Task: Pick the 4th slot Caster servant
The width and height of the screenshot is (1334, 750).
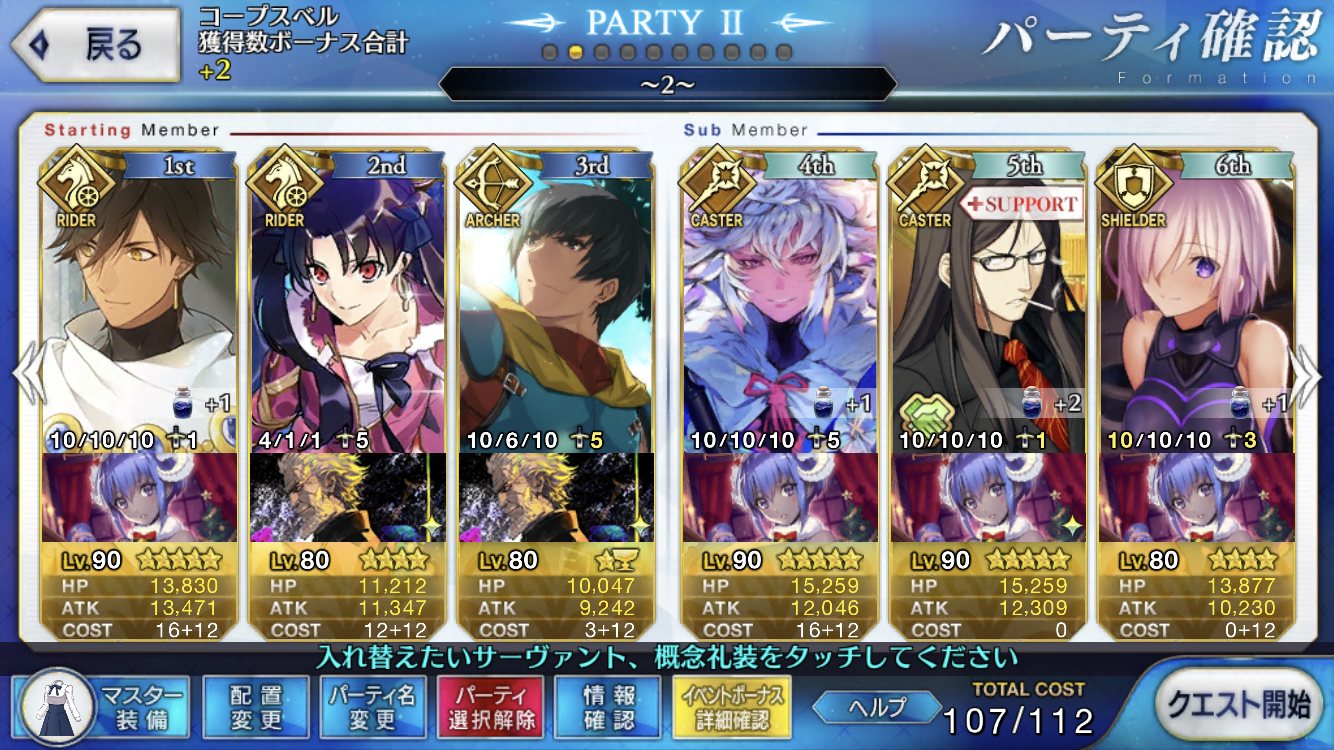Action: [x=780, y=300]
